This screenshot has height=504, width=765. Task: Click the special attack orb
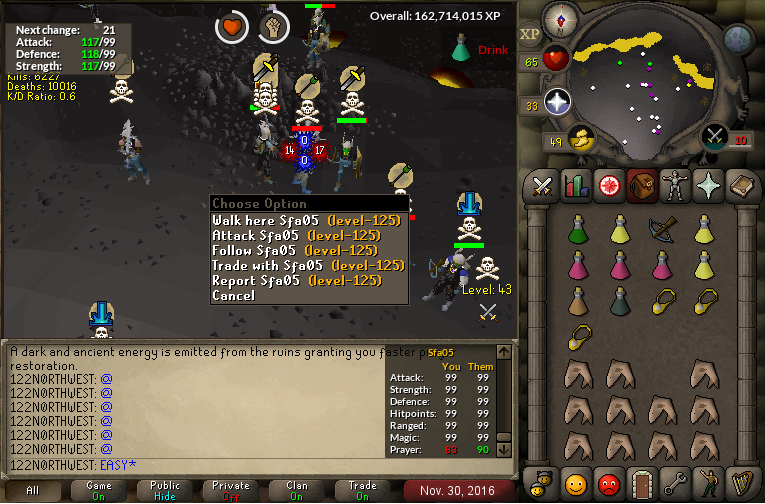click(714, 137)
